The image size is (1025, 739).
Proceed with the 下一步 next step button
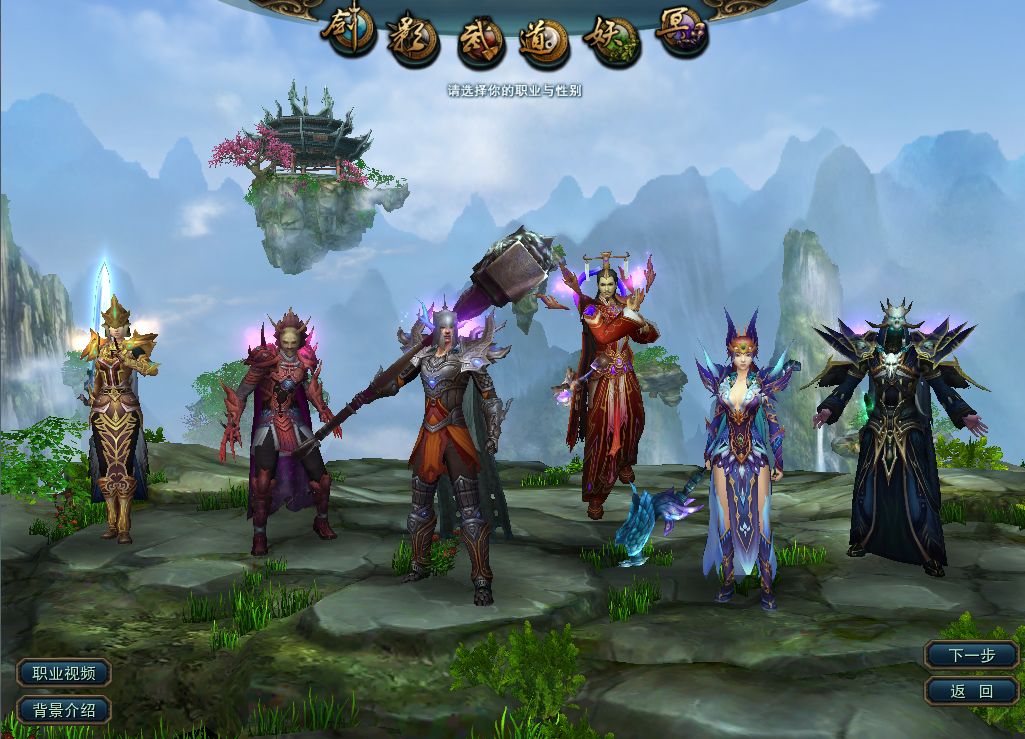point(971,655)
